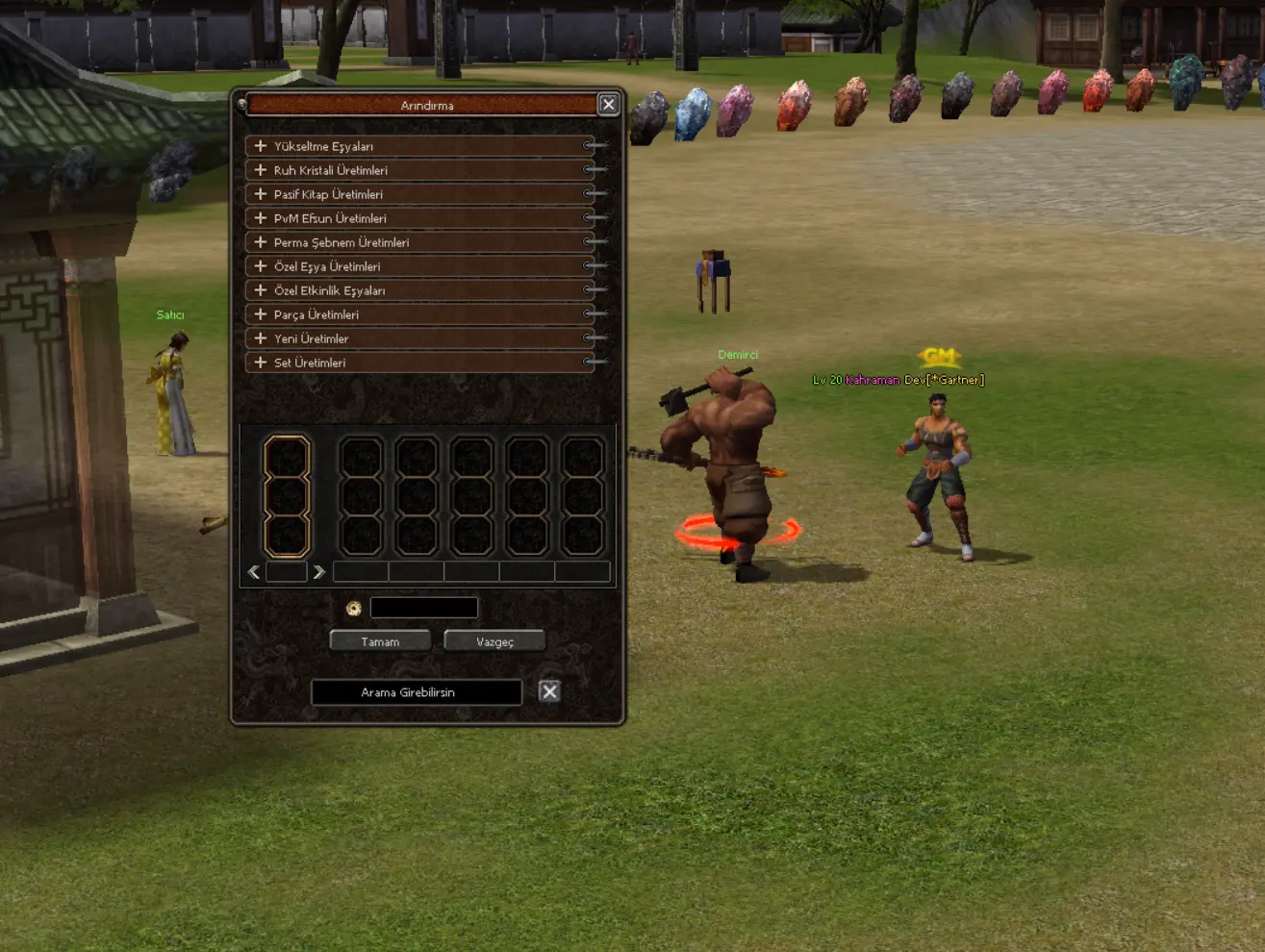Confirm with the Tamam button
Image resolution: width=1265 pixels, height=952 pixels.
pos(380,641)
